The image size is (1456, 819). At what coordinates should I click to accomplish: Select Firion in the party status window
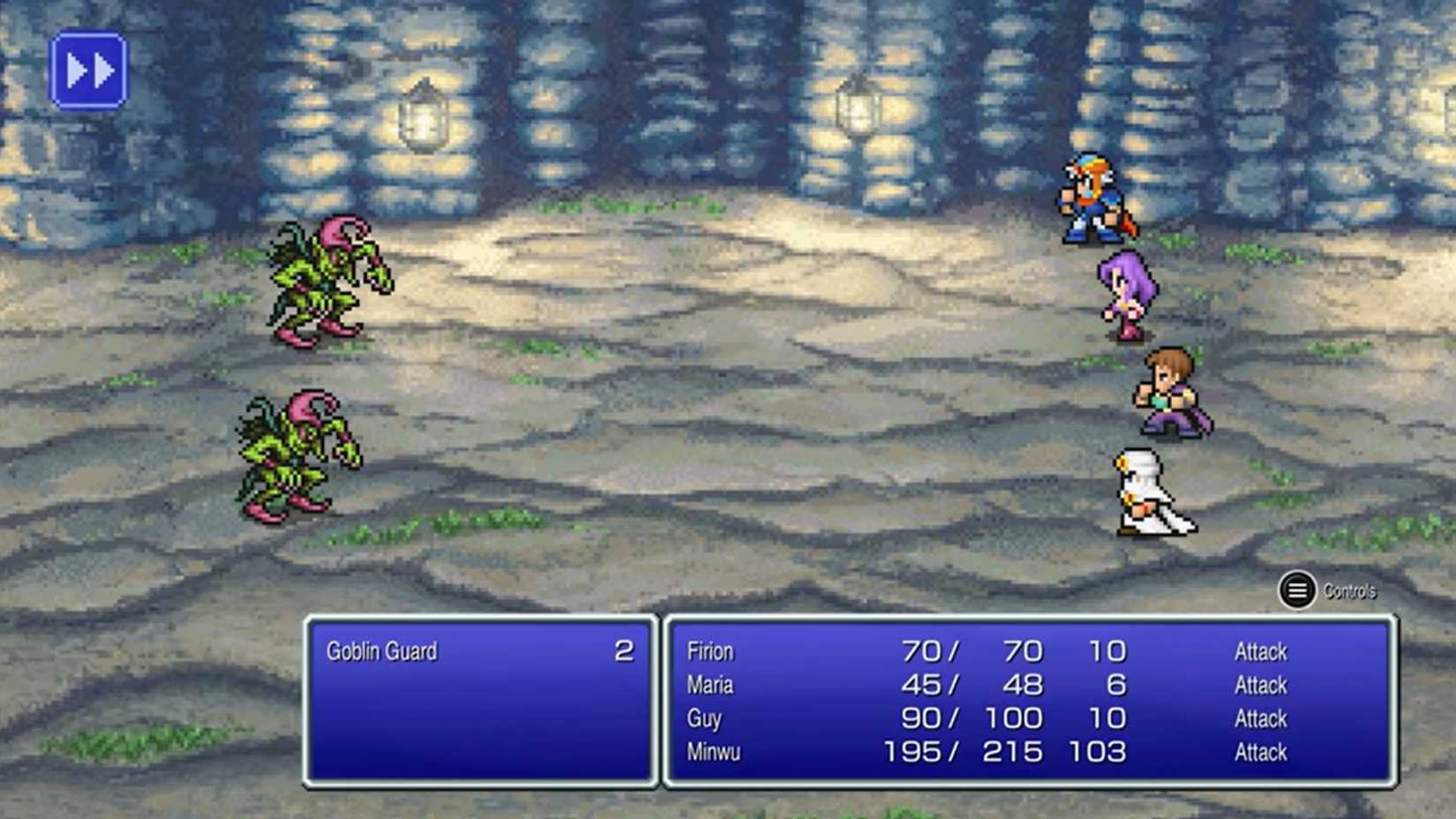click(710, 651)
